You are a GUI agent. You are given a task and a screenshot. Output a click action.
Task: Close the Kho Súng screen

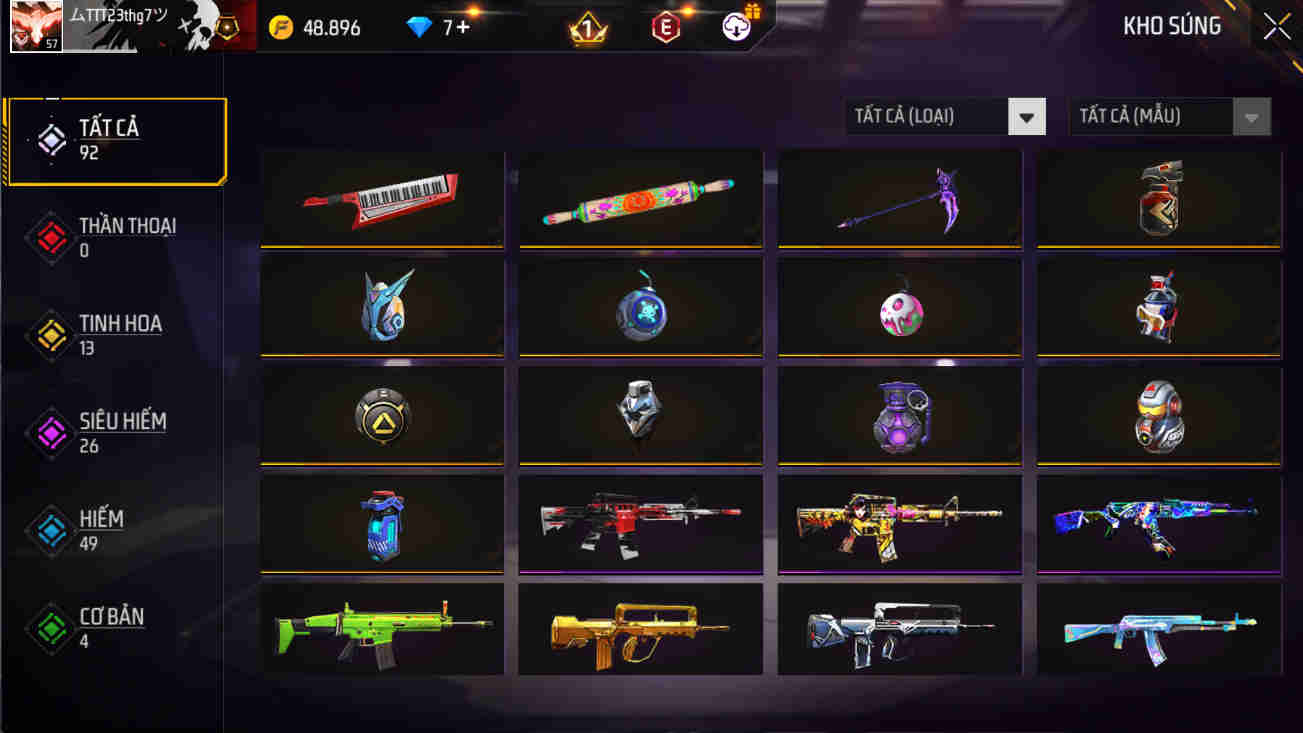click(1275, 27)
